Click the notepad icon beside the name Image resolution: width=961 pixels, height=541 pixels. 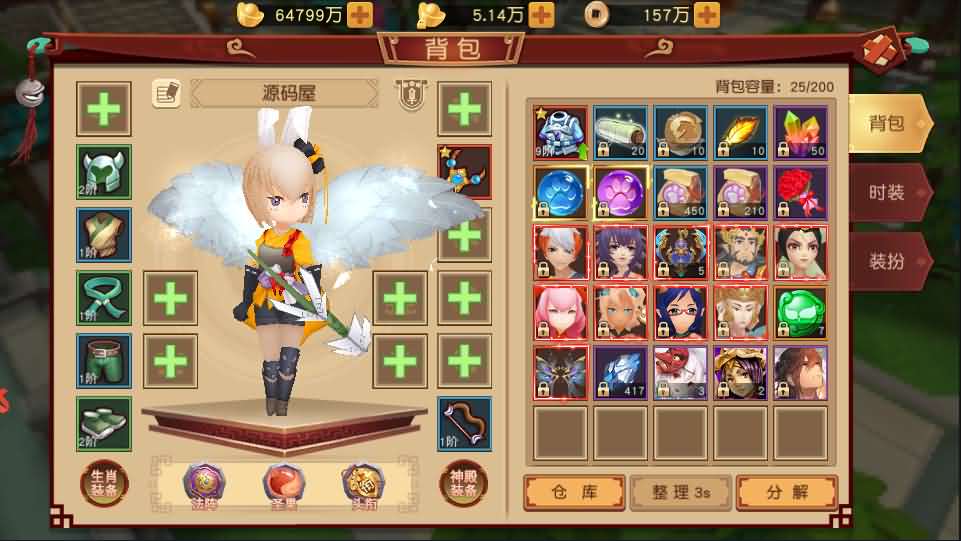point(166,94)
